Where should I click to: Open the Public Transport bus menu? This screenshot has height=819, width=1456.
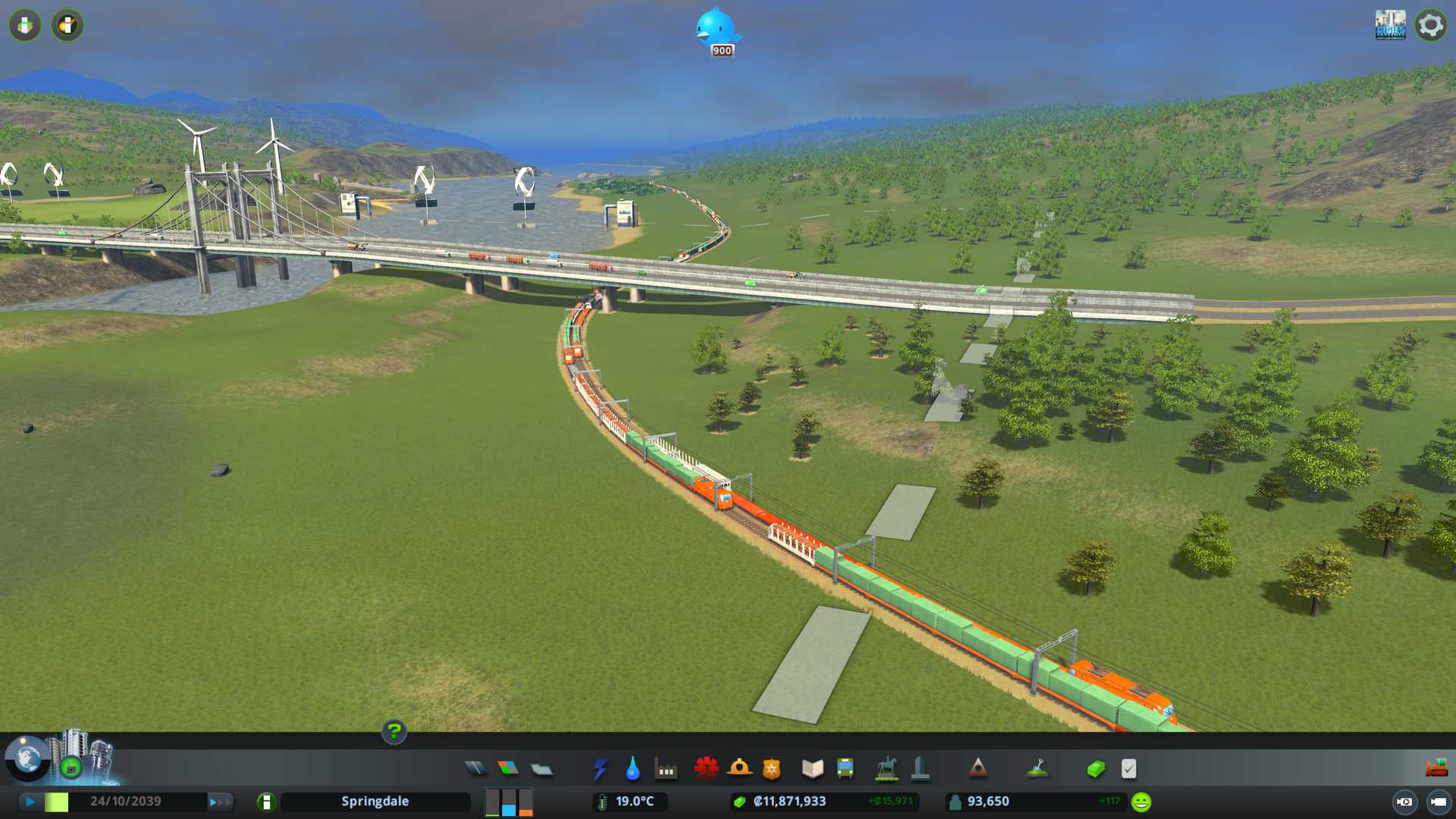[x=845, y=769]
